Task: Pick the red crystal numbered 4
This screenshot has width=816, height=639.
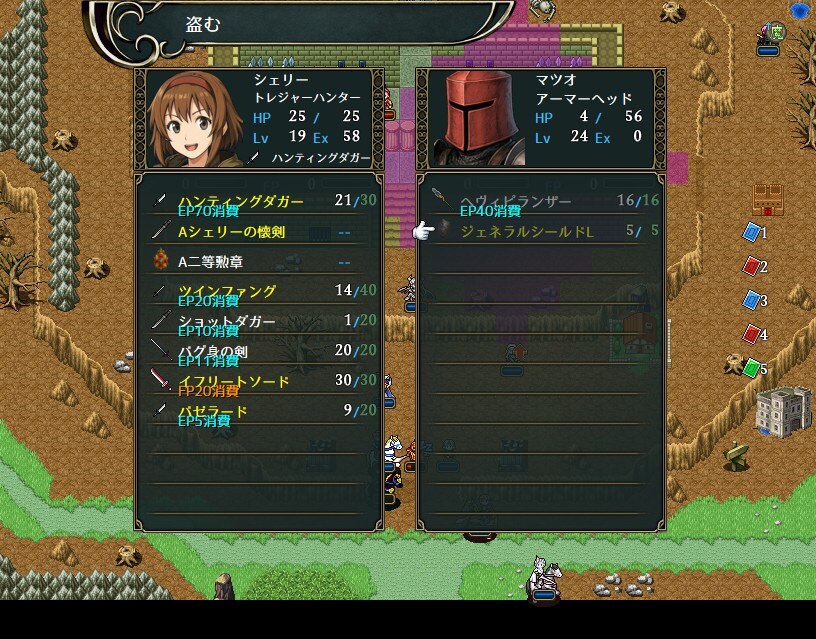Action: 751,335
